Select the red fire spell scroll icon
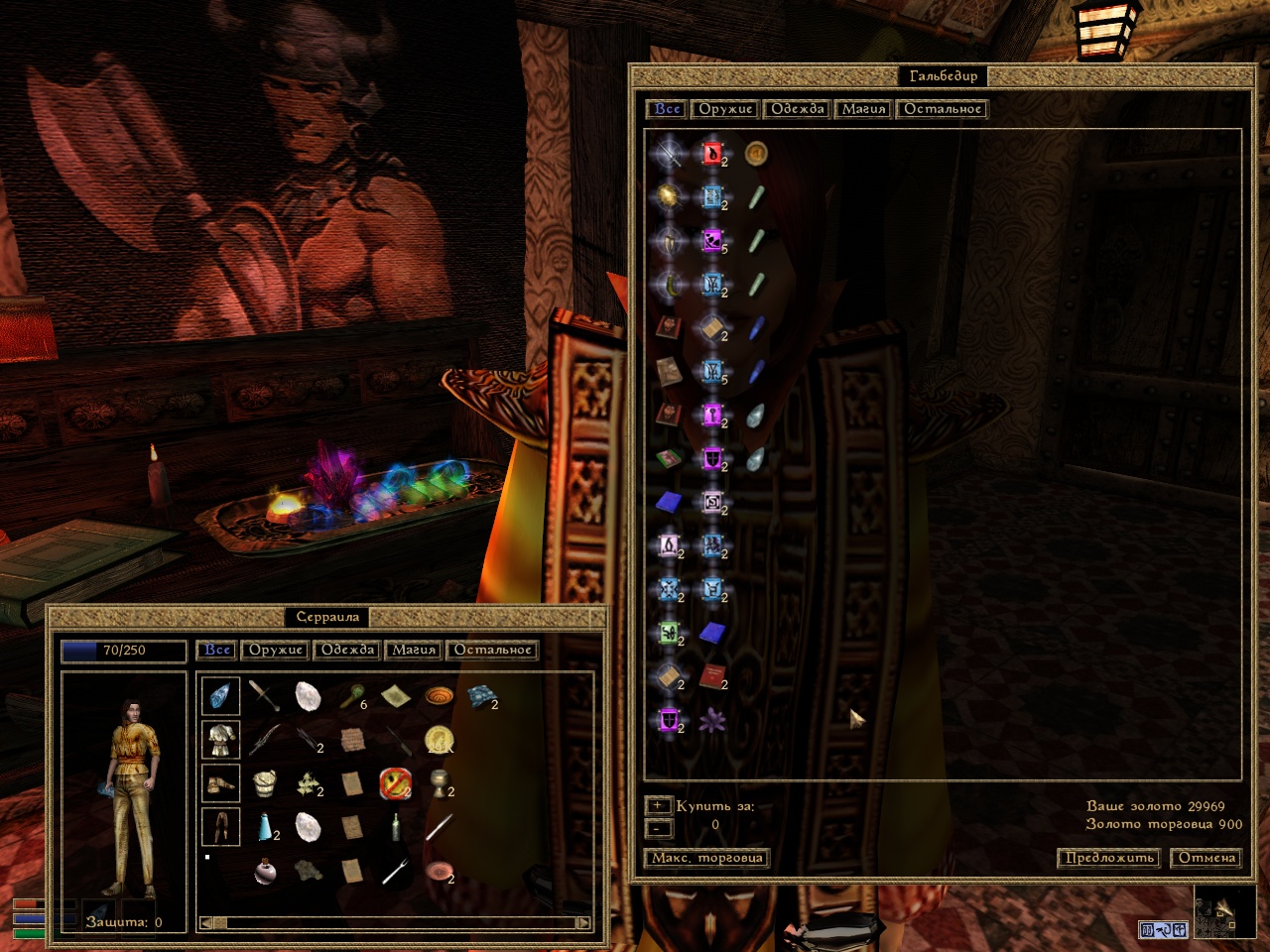This screenshot has width=1270, height=952. pos(712,154)
